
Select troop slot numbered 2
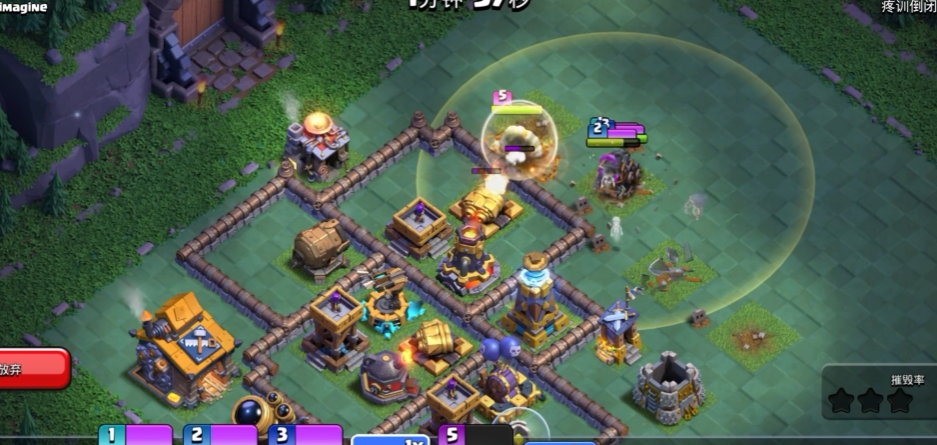point(220,435)
